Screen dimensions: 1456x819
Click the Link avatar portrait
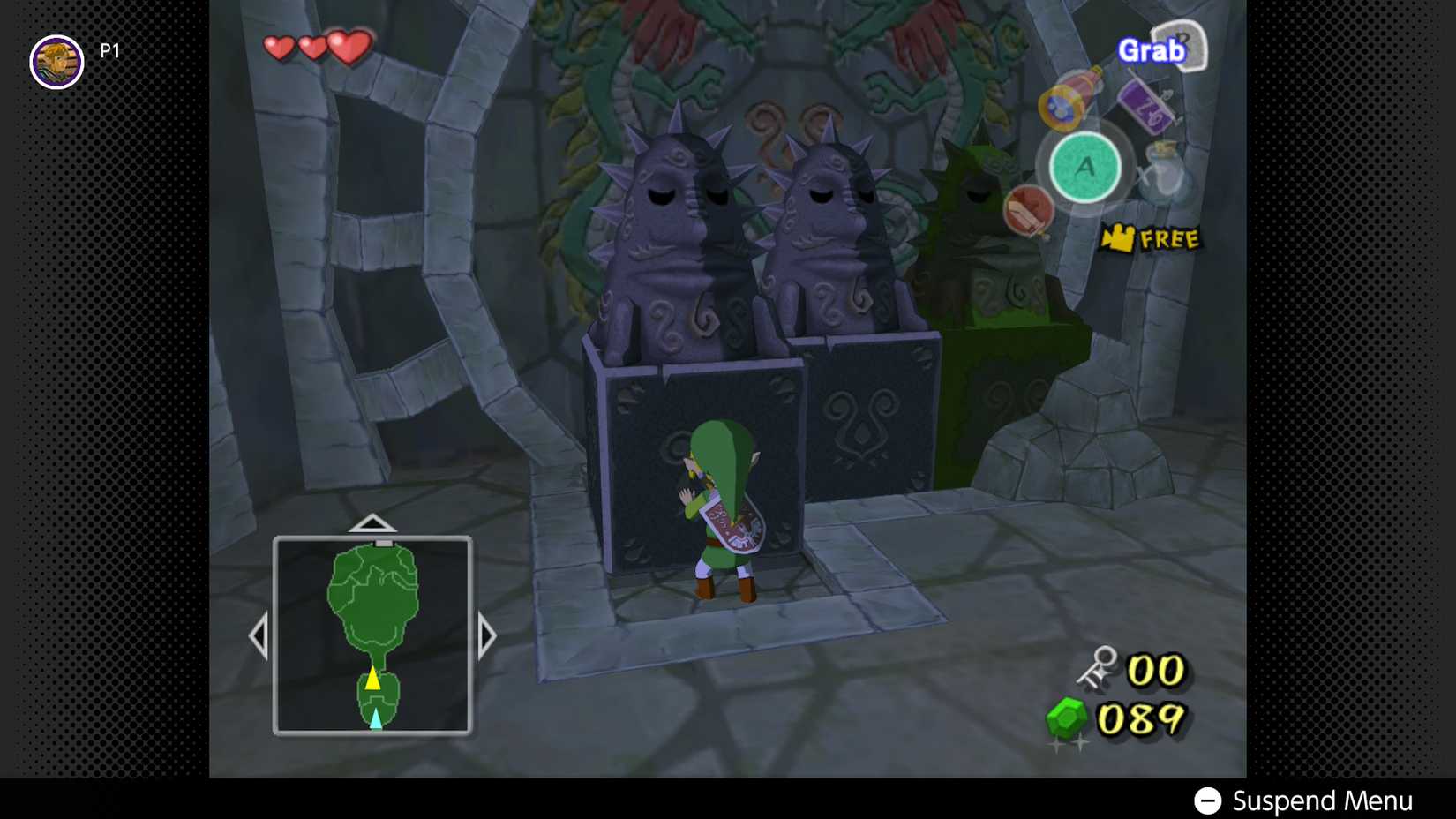click(56, 62)
